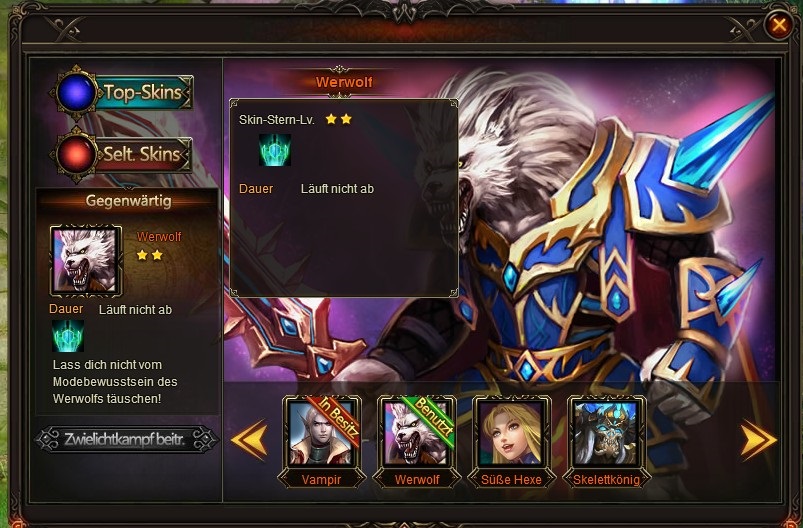
Task: Click the skill icon in Skin-Stern-Lv. panel
Action: [274, 151]
